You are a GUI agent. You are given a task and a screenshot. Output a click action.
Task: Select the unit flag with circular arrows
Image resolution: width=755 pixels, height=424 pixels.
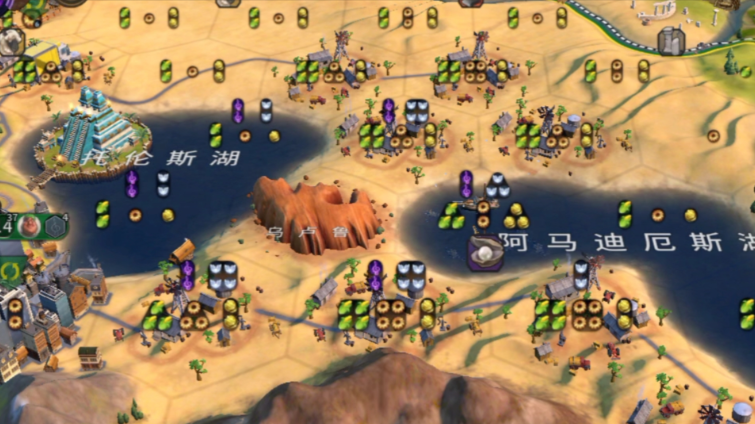[x=12, y=270]
